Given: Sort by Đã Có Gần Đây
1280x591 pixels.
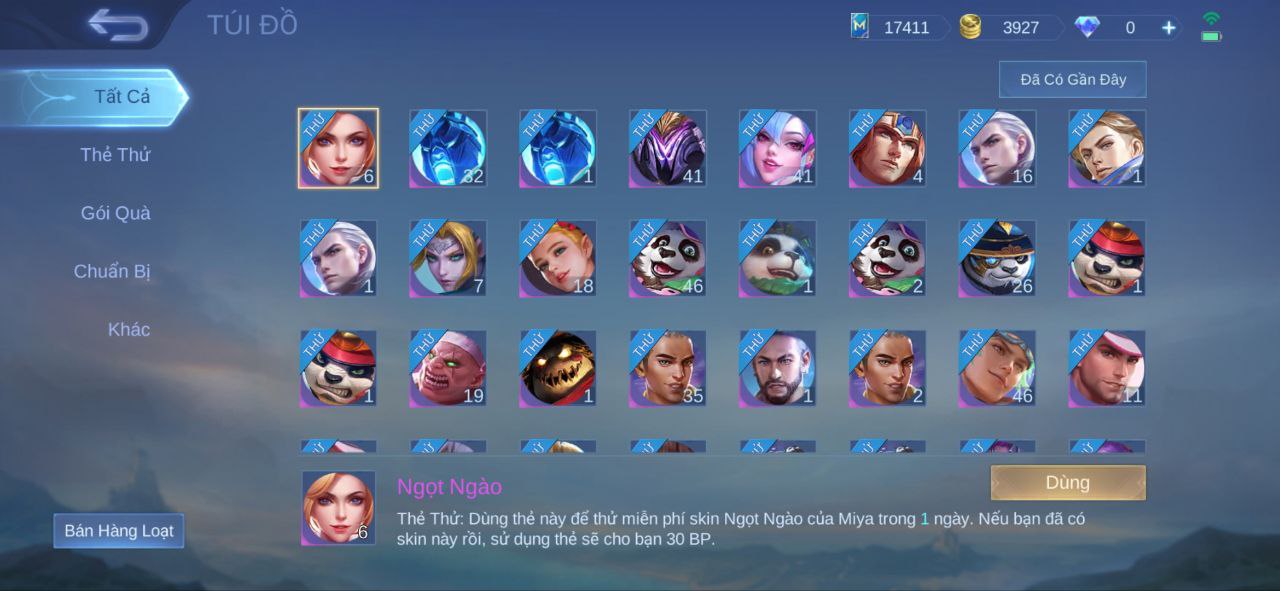Looking at the screenshot, I should point(1072,79).
